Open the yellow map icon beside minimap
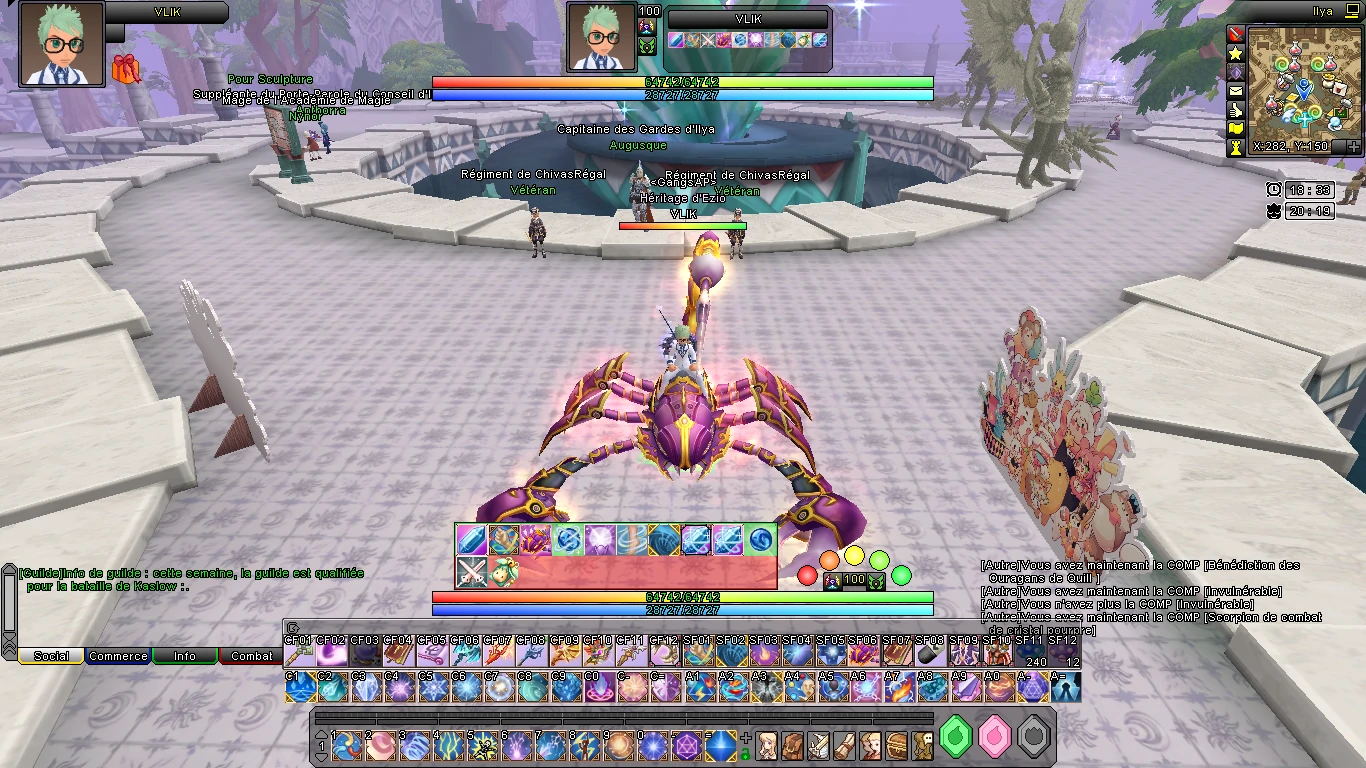The image size is (1366, 768). (x=1236, y=129)
